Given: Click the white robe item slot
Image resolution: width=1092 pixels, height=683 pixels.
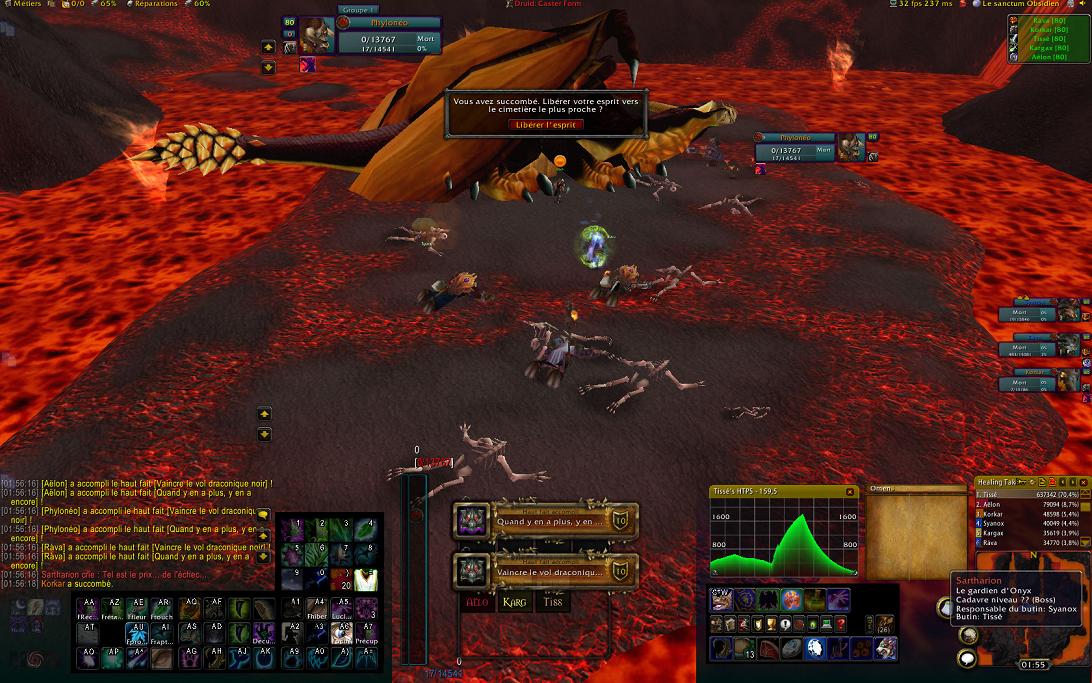Looking at the screenshot, I should tap(366, 578).
